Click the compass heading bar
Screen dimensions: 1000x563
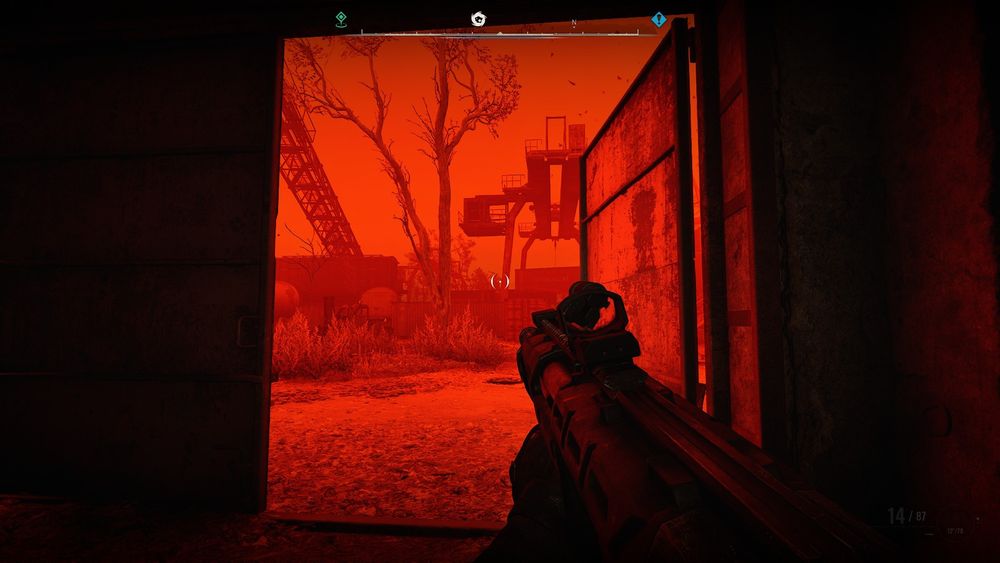pos(500,33)
